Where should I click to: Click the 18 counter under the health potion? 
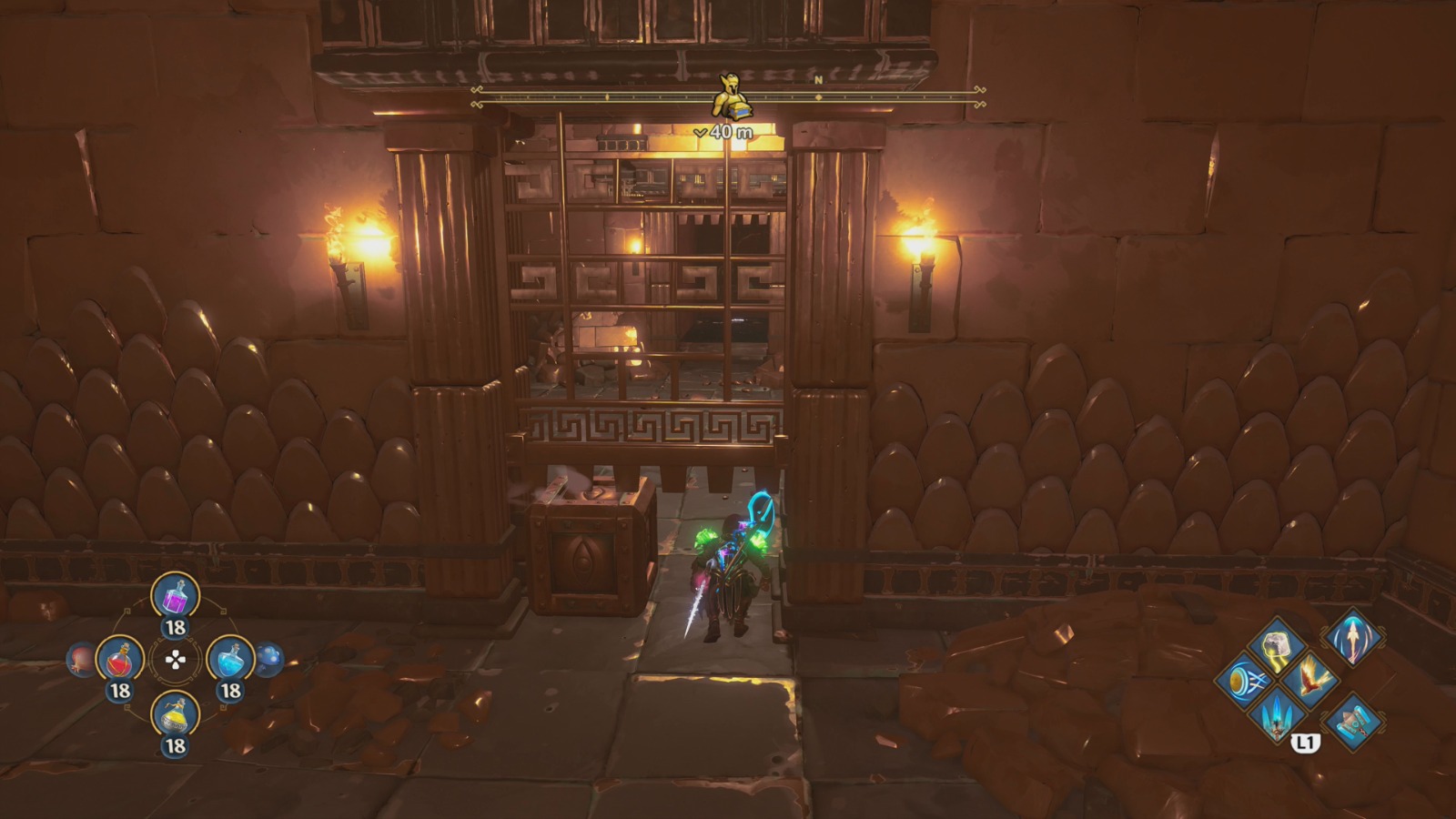point(119,689)
